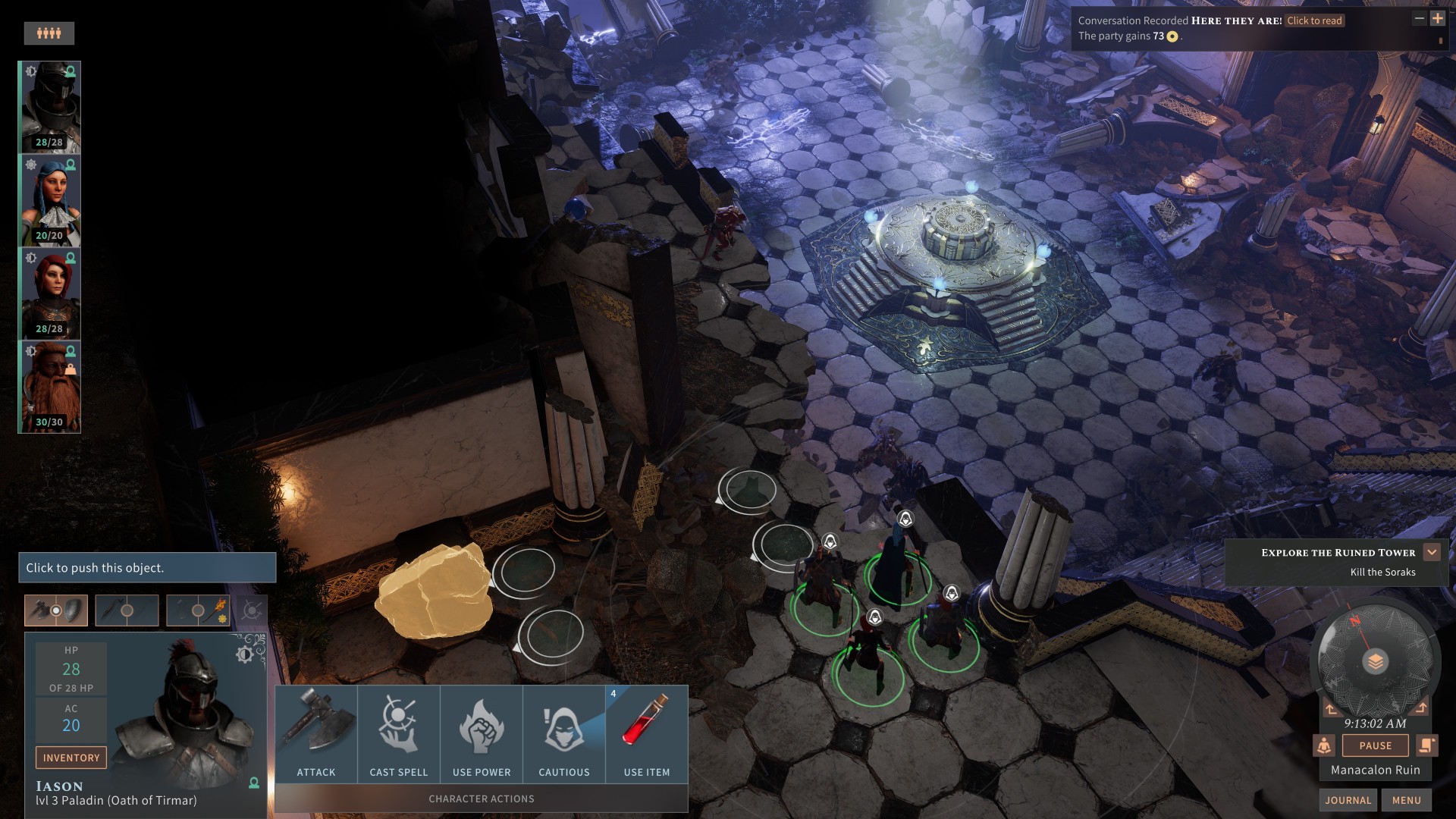Click the select-all-party button with four figures

point(49,33)
